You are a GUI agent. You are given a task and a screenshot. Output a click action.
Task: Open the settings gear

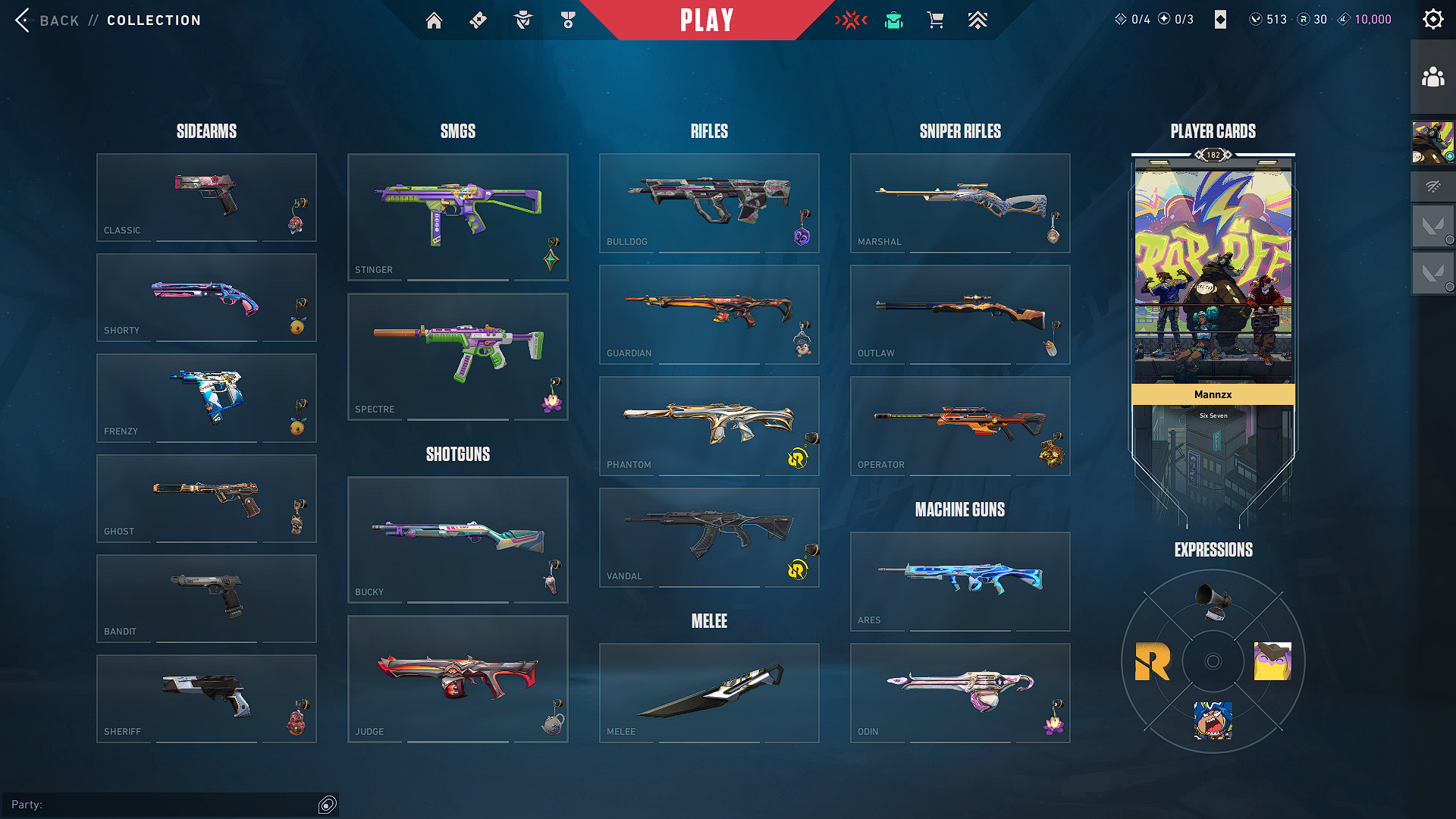coord(1432,20)
